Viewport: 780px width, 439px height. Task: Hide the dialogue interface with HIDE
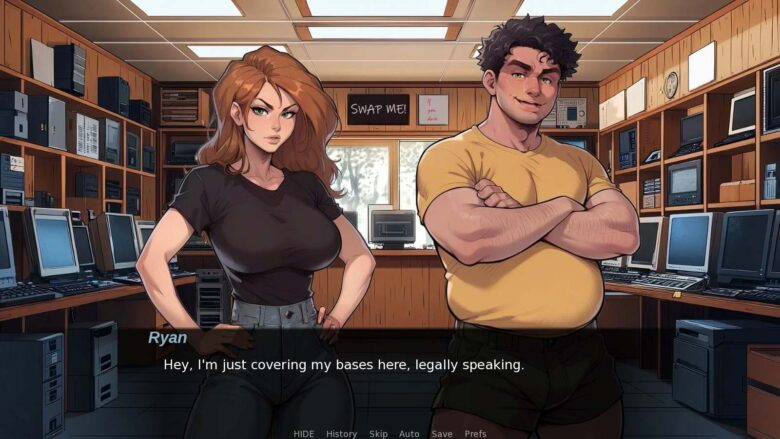coord(303,433)
